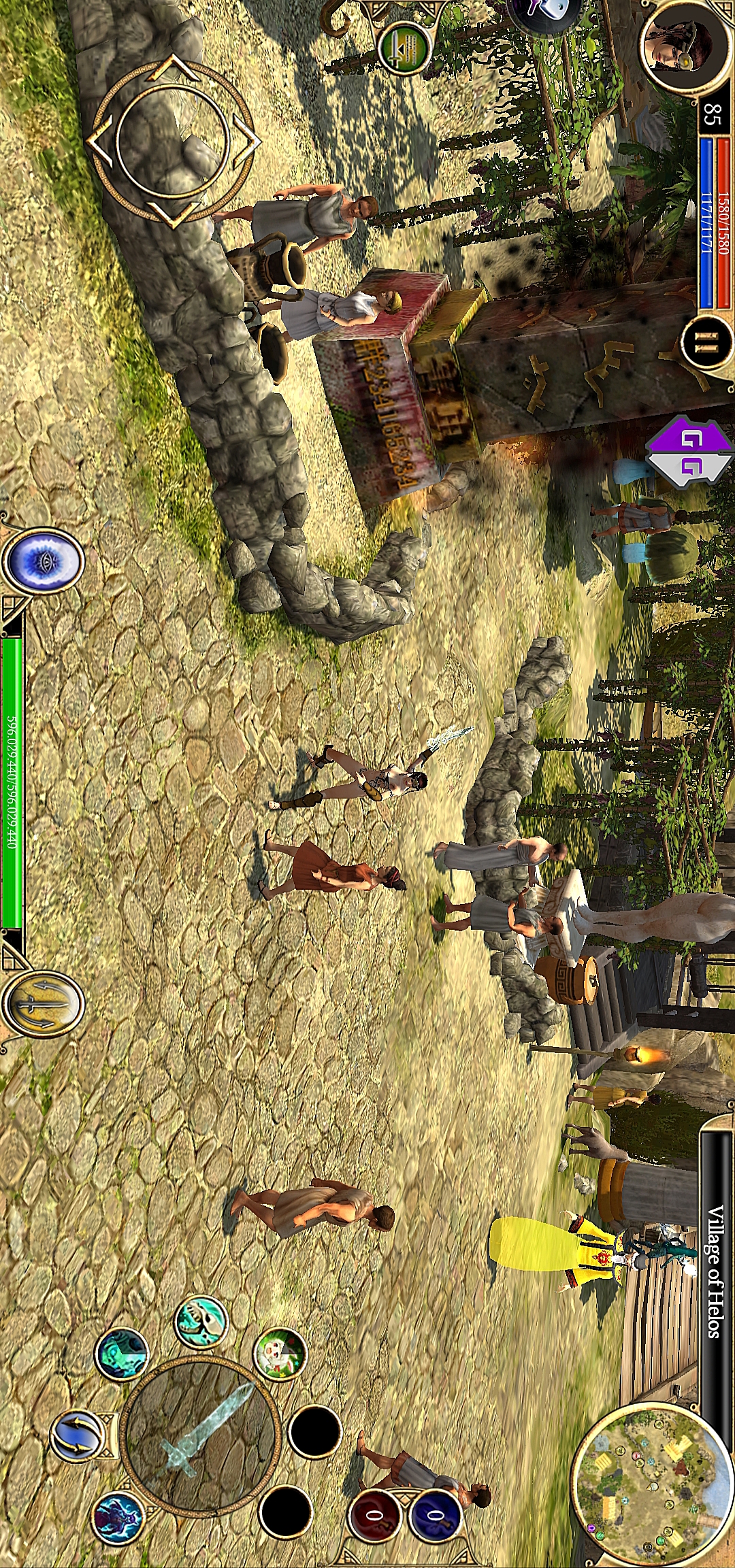Use the blue mana potion

click(435, 1516)
